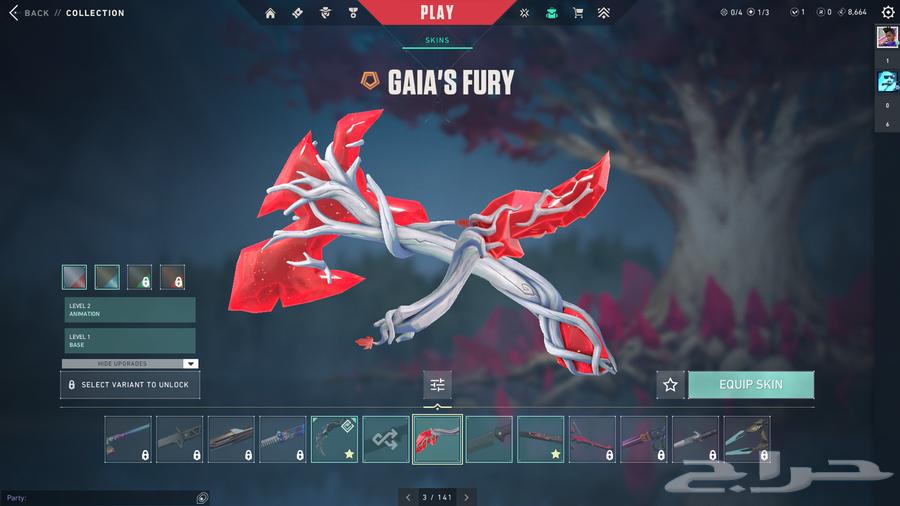Mark the skin as favorite with the star button
This screenshot has width=900, height=506.
(x=670, y=385)
